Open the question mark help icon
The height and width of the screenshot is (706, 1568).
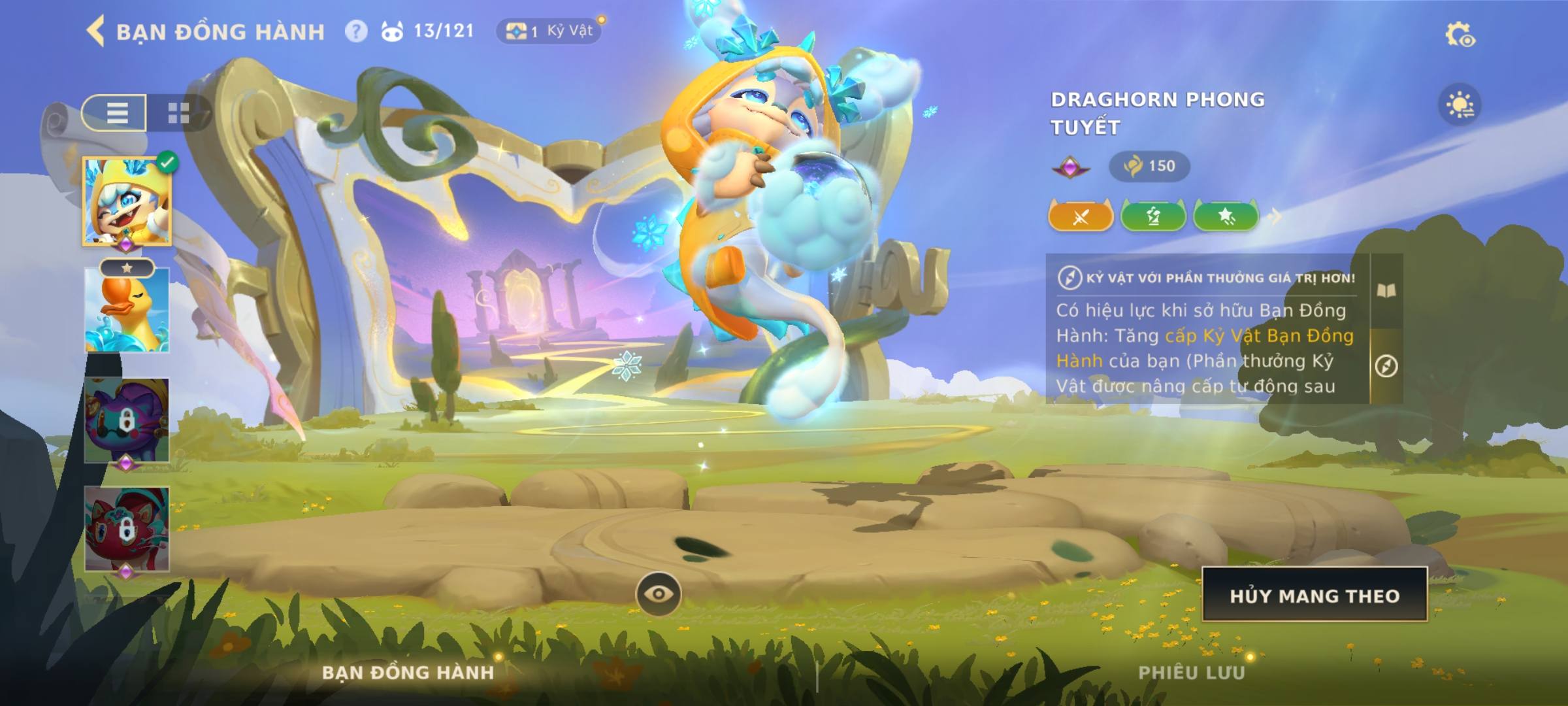[356, 31]
